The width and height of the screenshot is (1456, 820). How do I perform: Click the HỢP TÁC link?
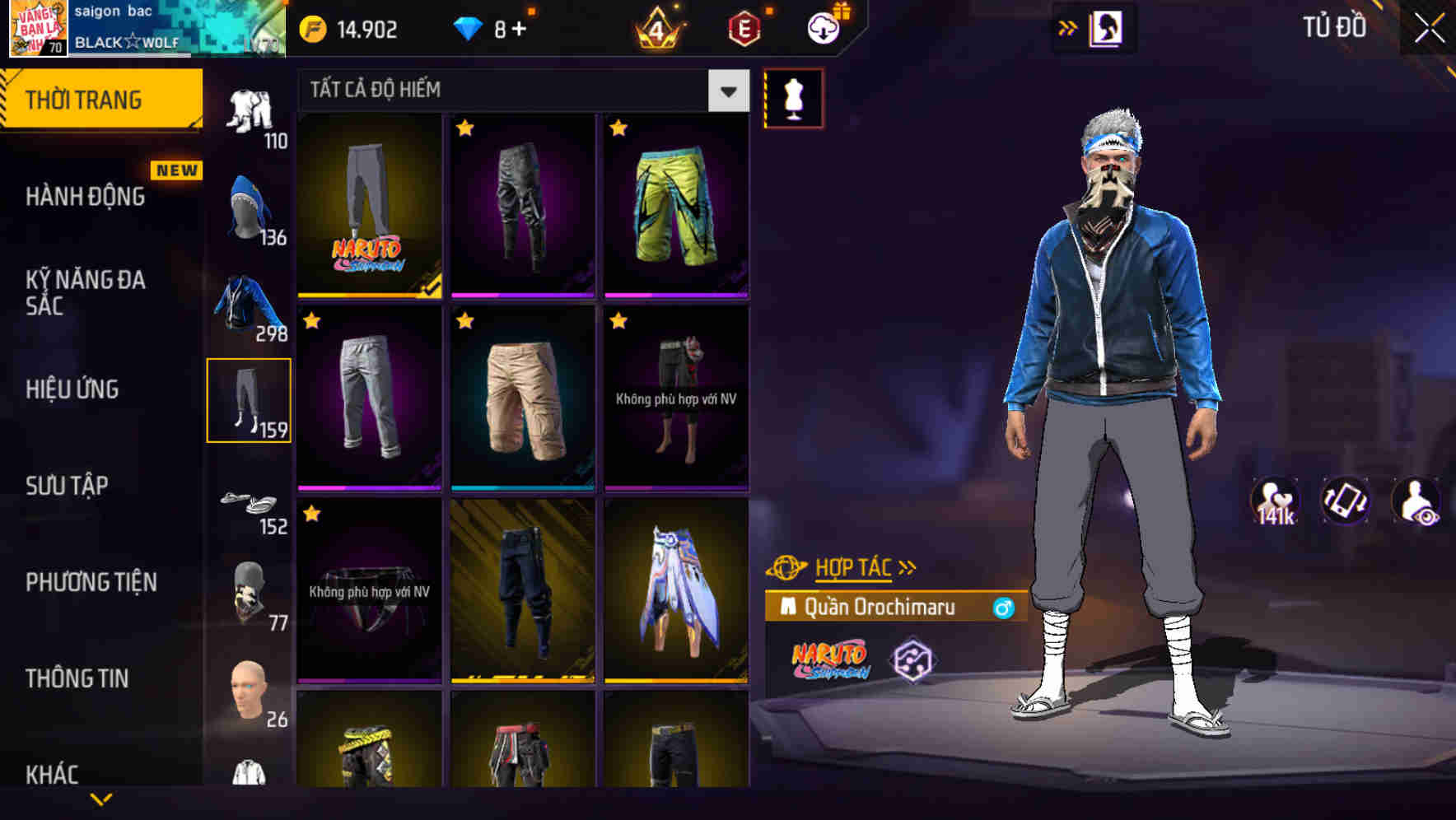[x=854, y=566]
